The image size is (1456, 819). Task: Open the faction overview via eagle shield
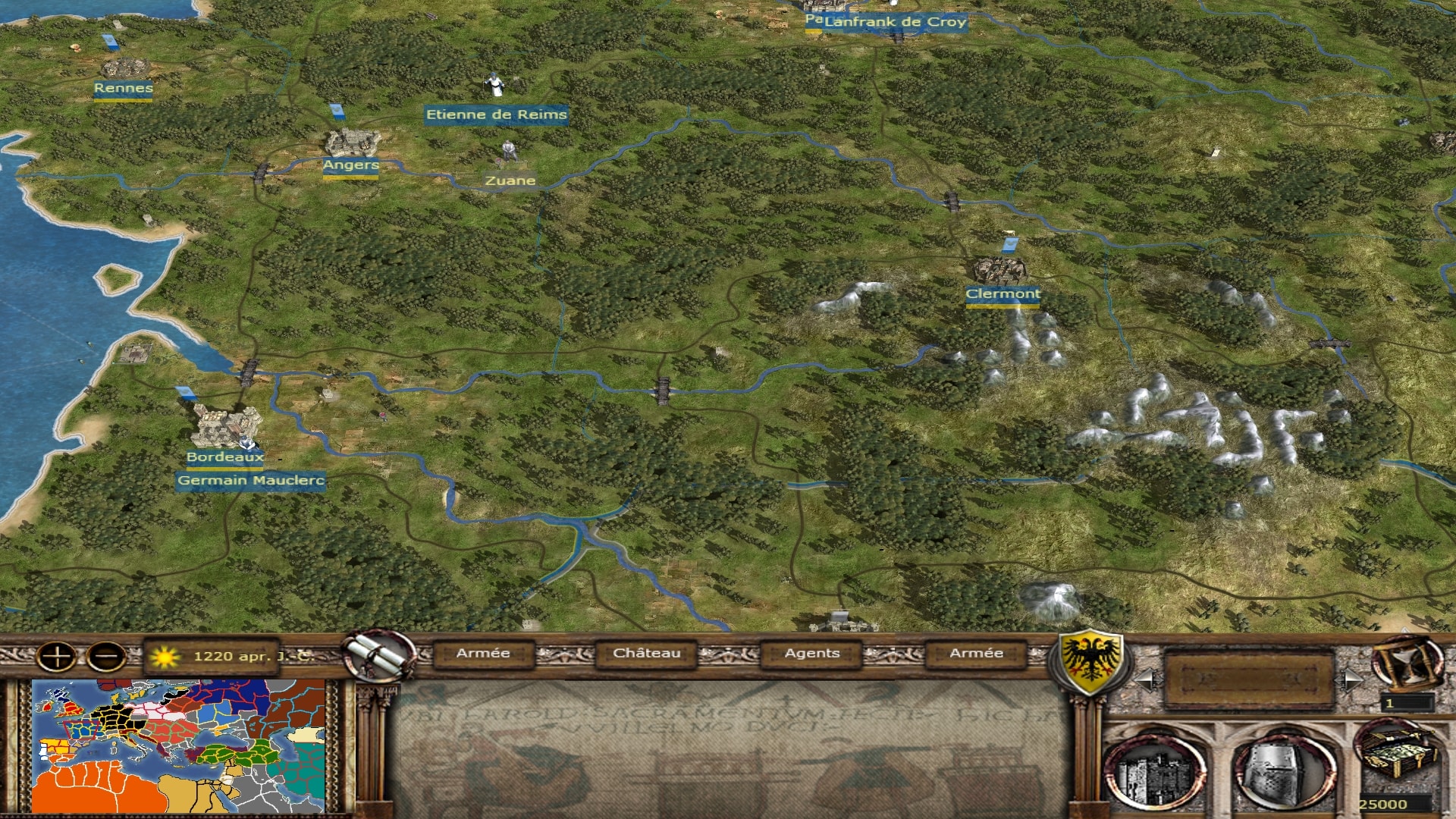coord(1090,658)
